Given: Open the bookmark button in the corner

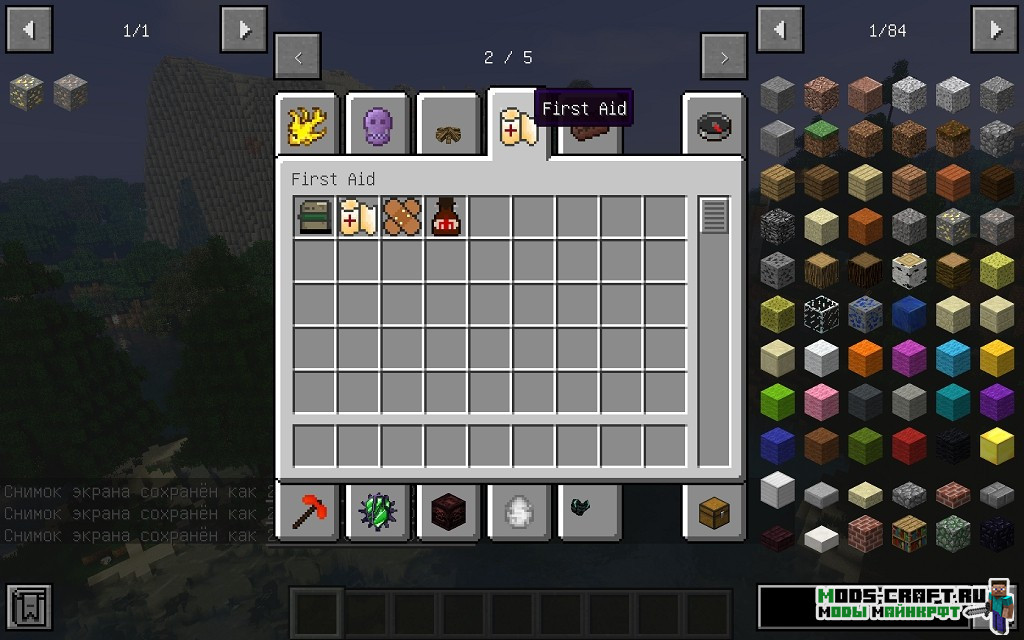Looking at the screenshot, I should (x=28, y=607).
